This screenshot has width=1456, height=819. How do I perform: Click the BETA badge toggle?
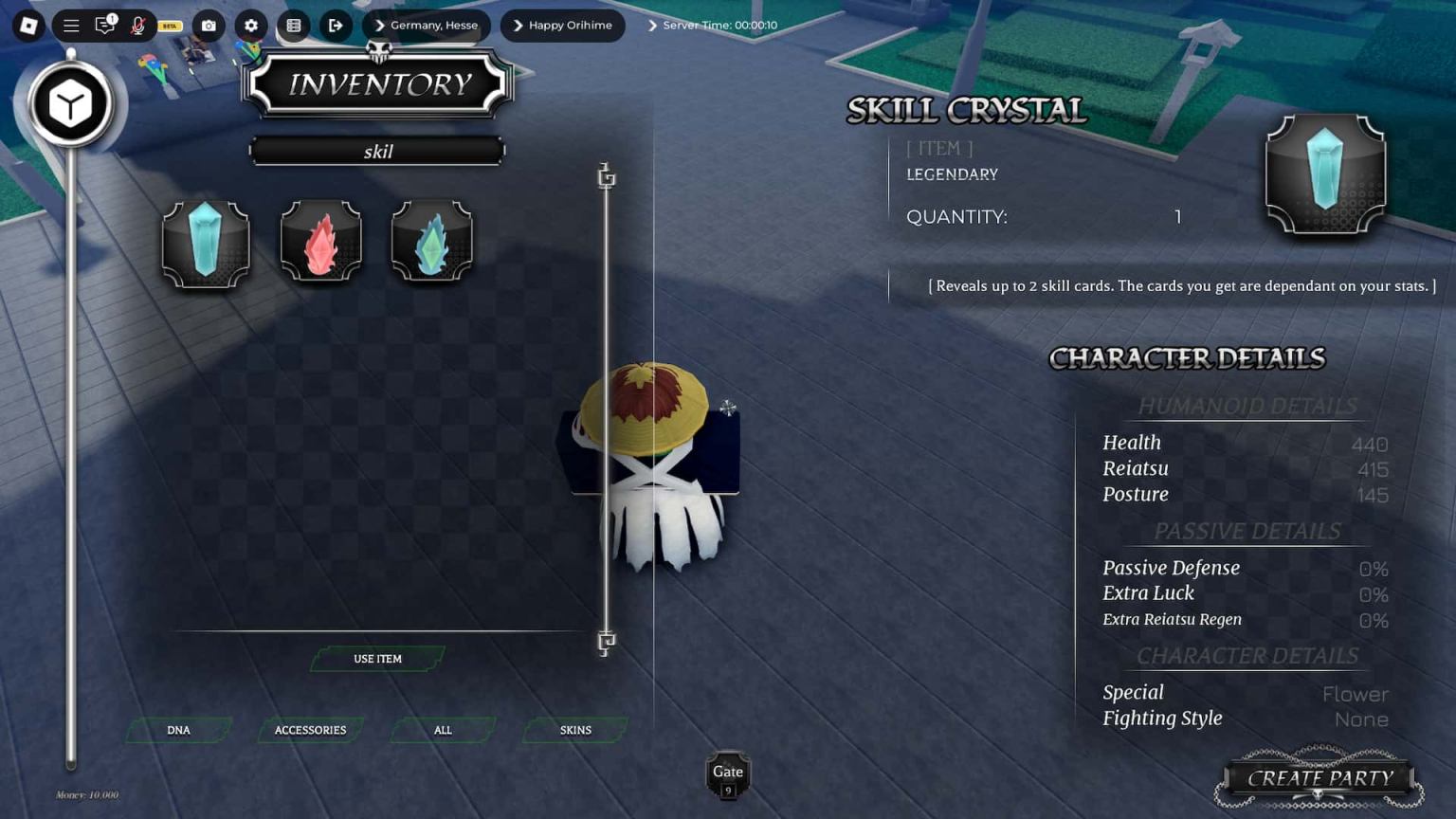[169, 27]
